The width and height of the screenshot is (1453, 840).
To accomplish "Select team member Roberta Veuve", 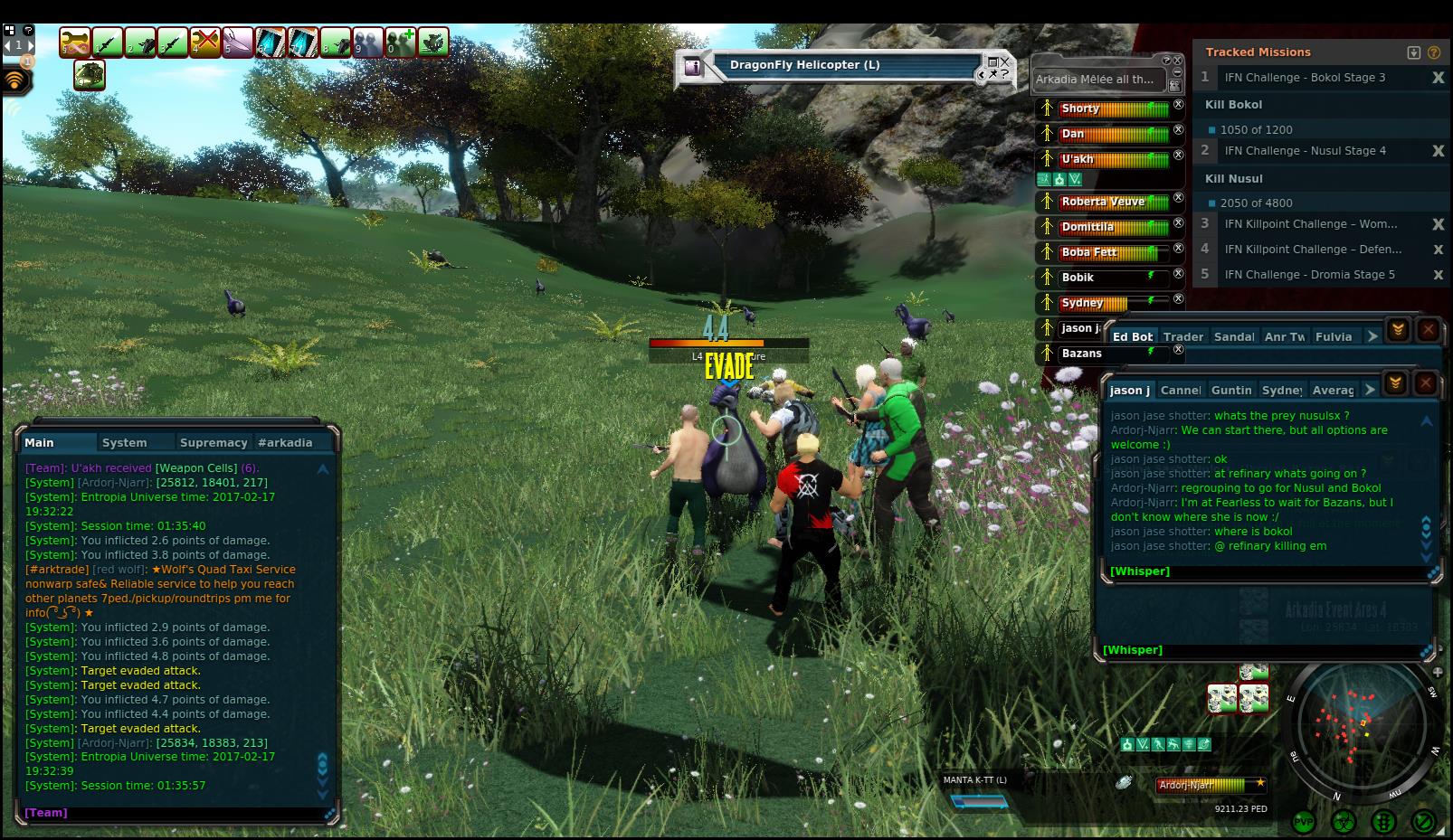I will coord(1103,202).
